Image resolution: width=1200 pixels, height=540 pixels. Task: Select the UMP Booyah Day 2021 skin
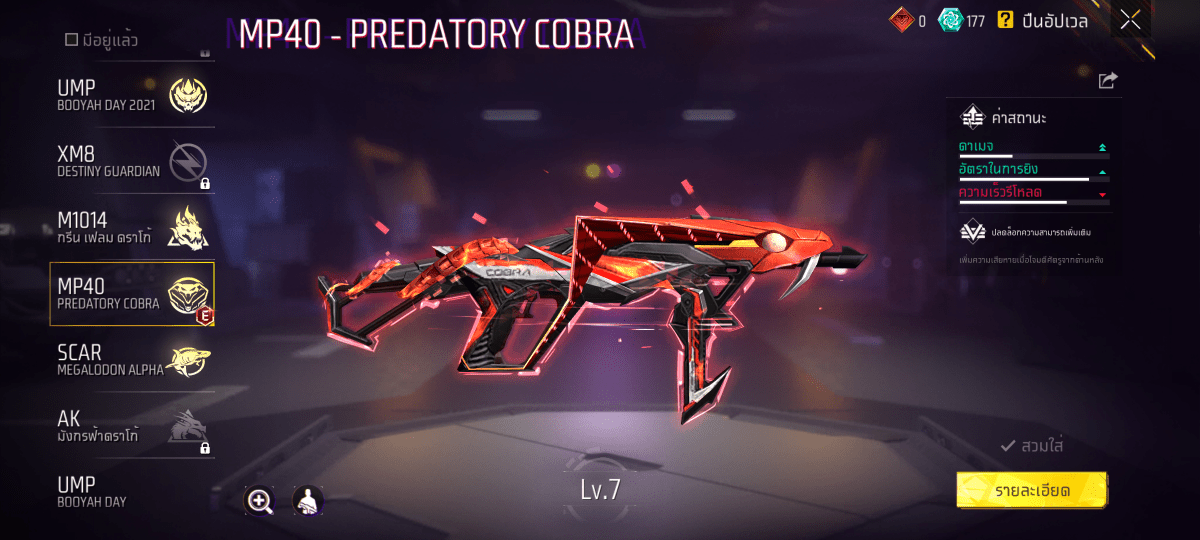pos(132,96)
